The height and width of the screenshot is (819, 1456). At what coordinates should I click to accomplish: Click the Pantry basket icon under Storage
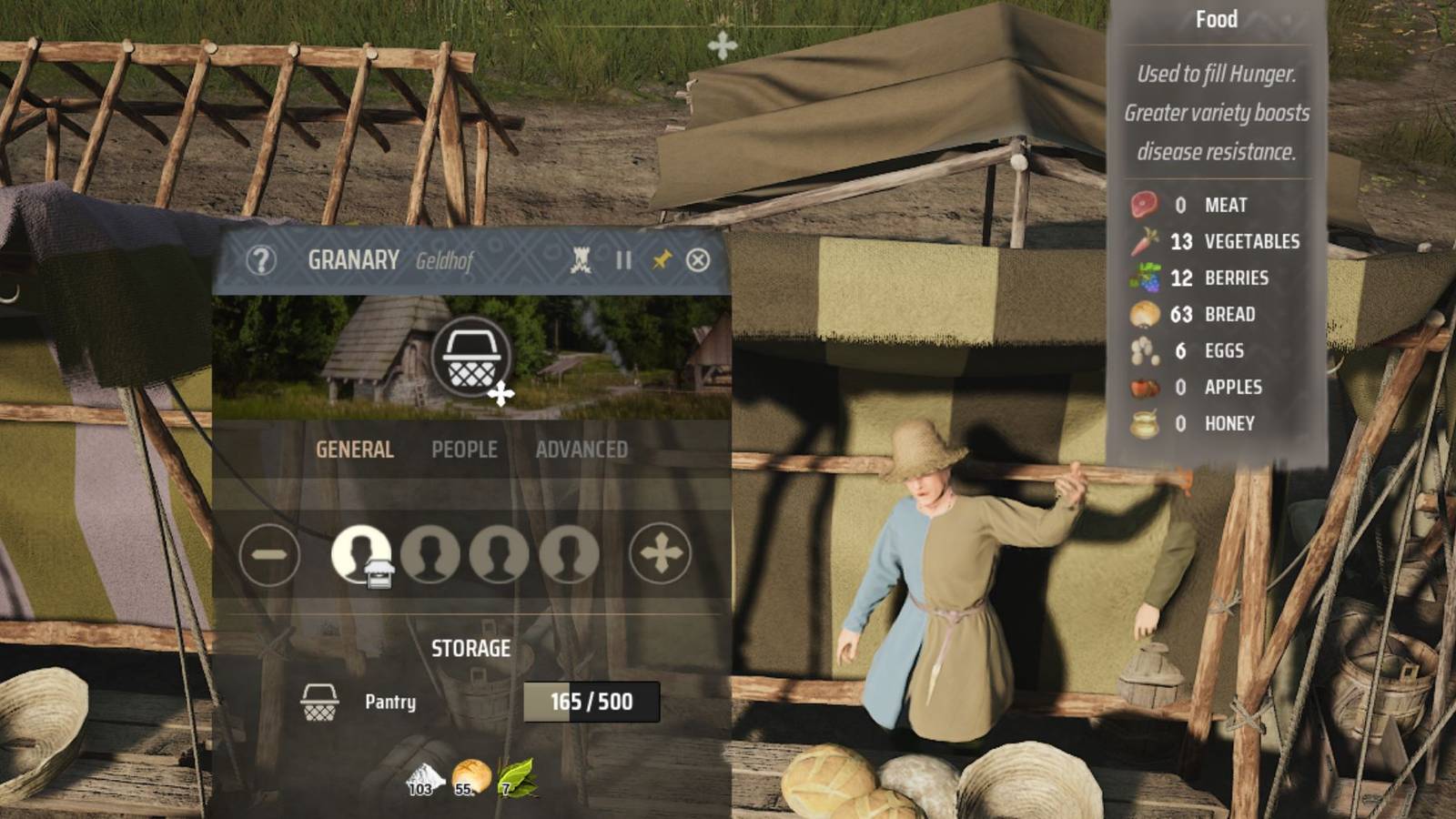click(x=320, y=702)
